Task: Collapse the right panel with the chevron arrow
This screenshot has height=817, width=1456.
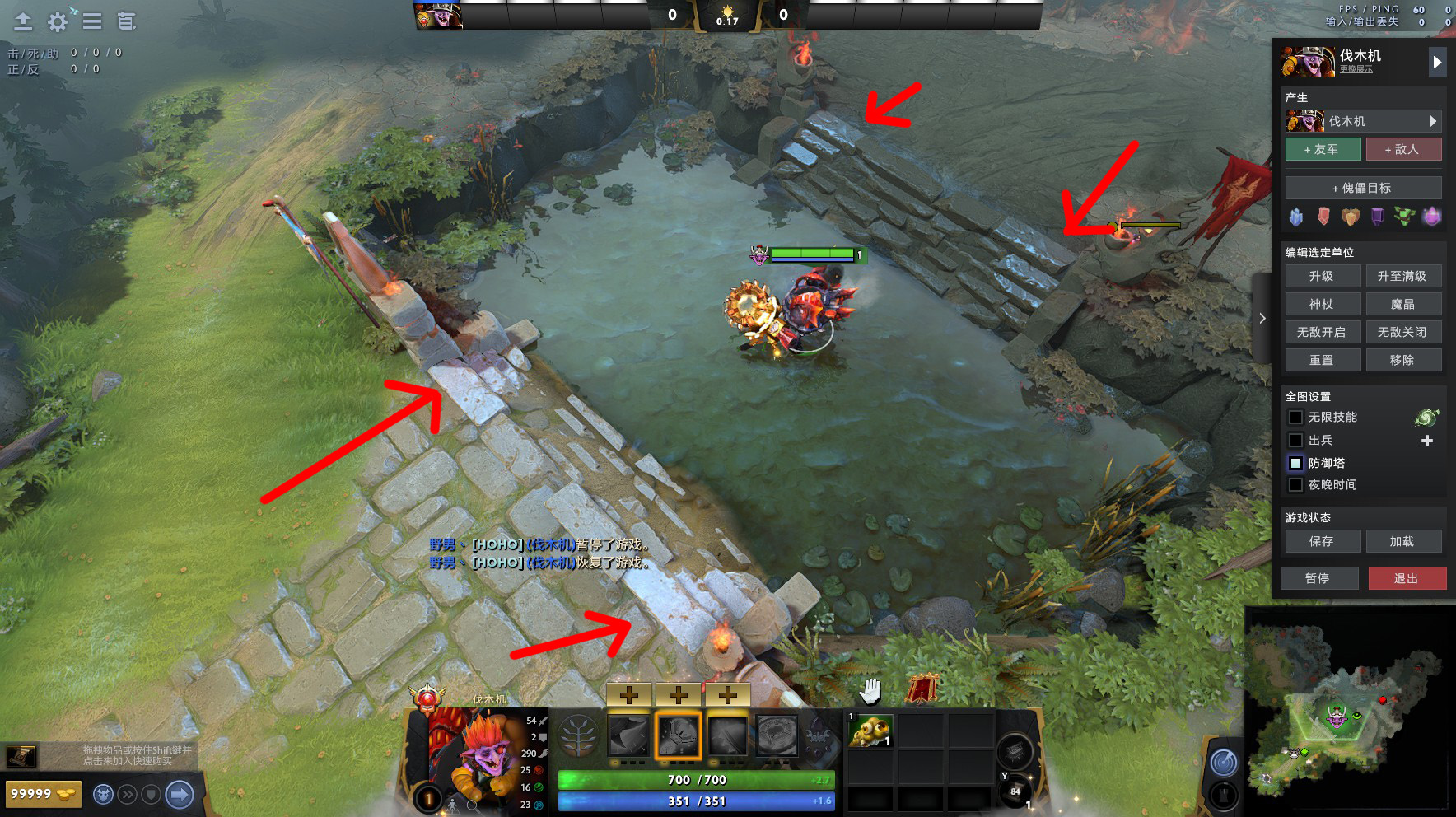Action: pos(1262,318)
